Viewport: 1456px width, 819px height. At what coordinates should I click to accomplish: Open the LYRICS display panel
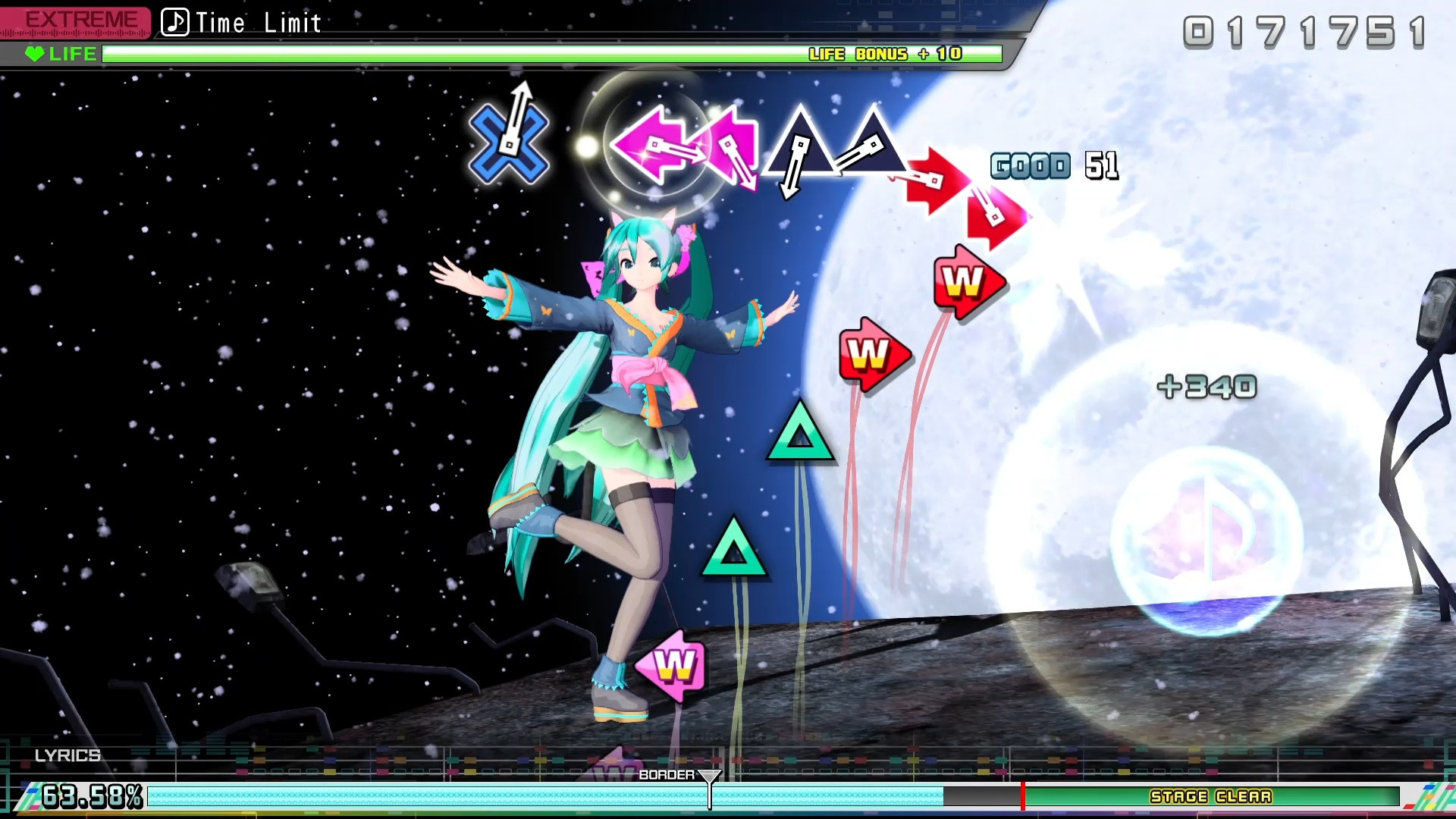[68, 755]
